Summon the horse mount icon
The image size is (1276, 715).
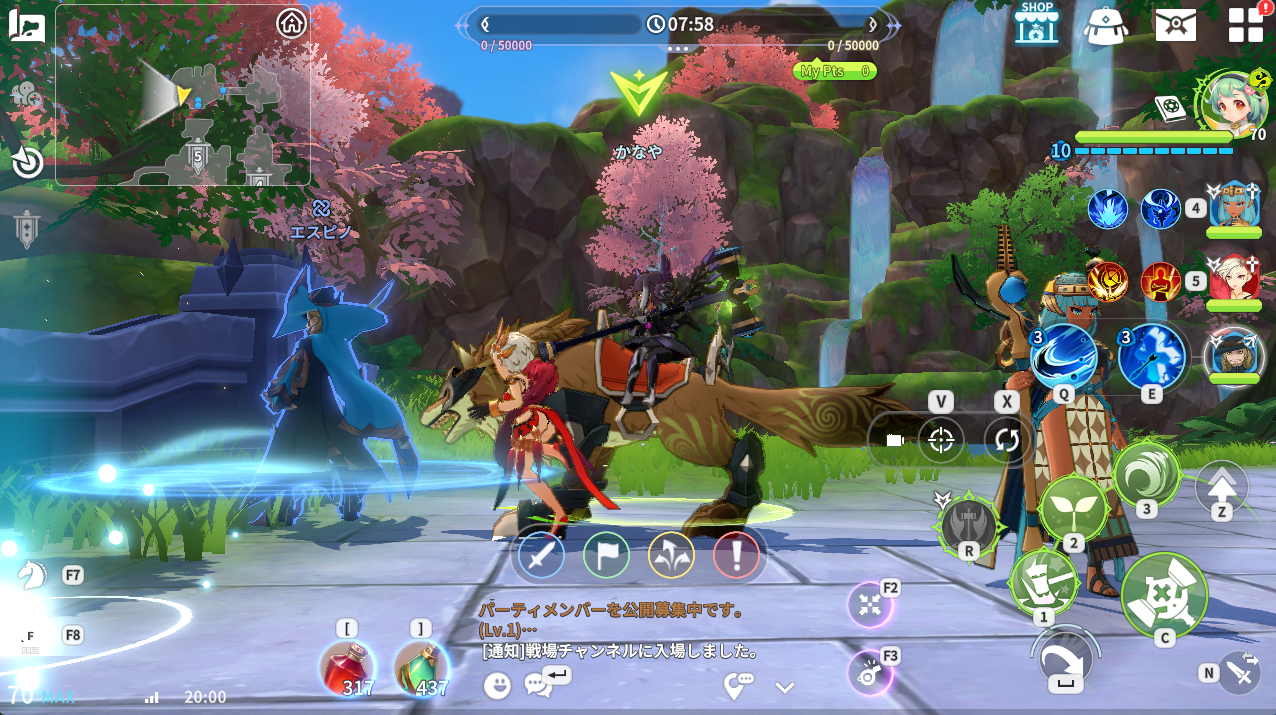32,575
